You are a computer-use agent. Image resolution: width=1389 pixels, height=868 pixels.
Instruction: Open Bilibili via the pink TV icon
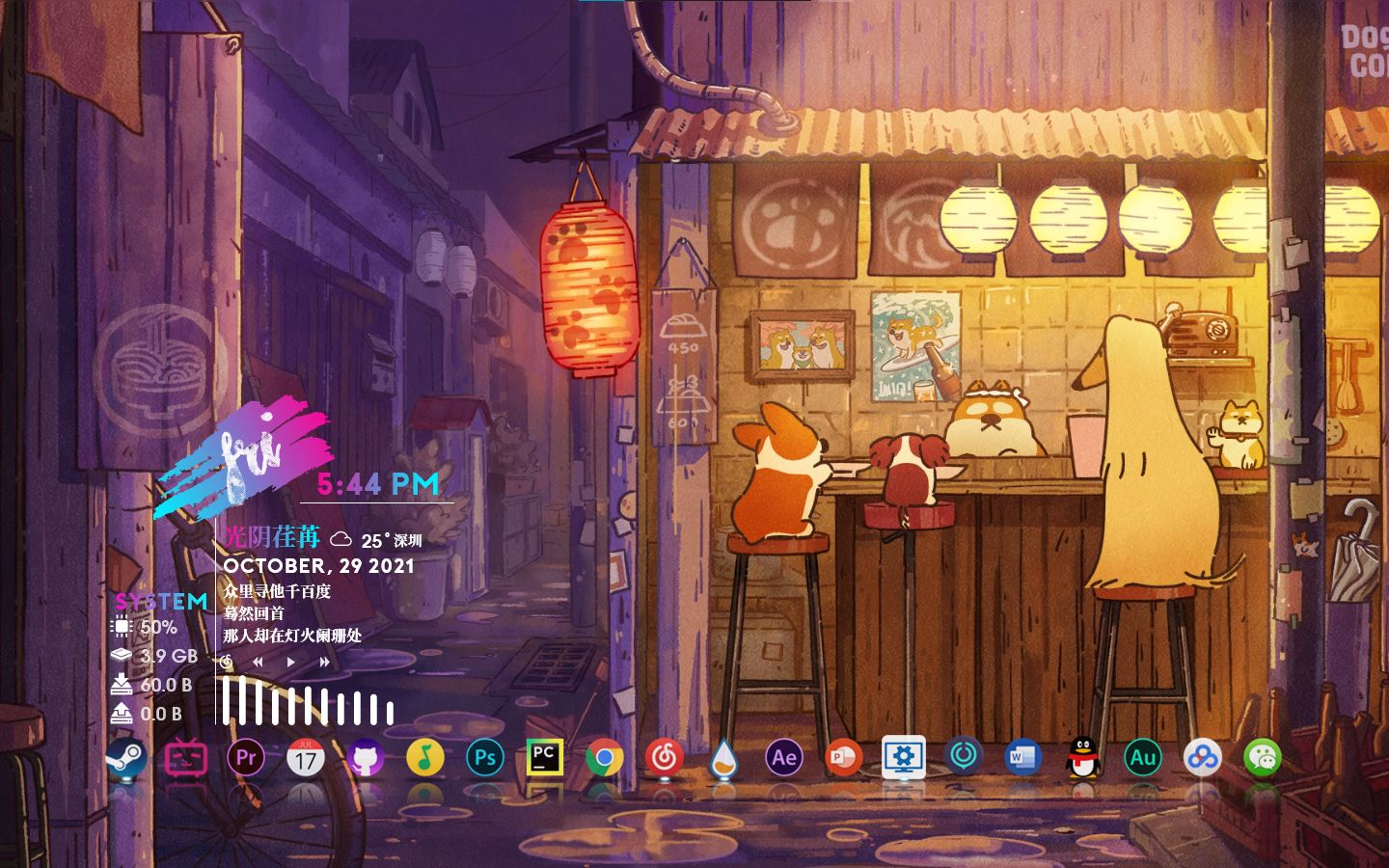(x=185, y=759)
